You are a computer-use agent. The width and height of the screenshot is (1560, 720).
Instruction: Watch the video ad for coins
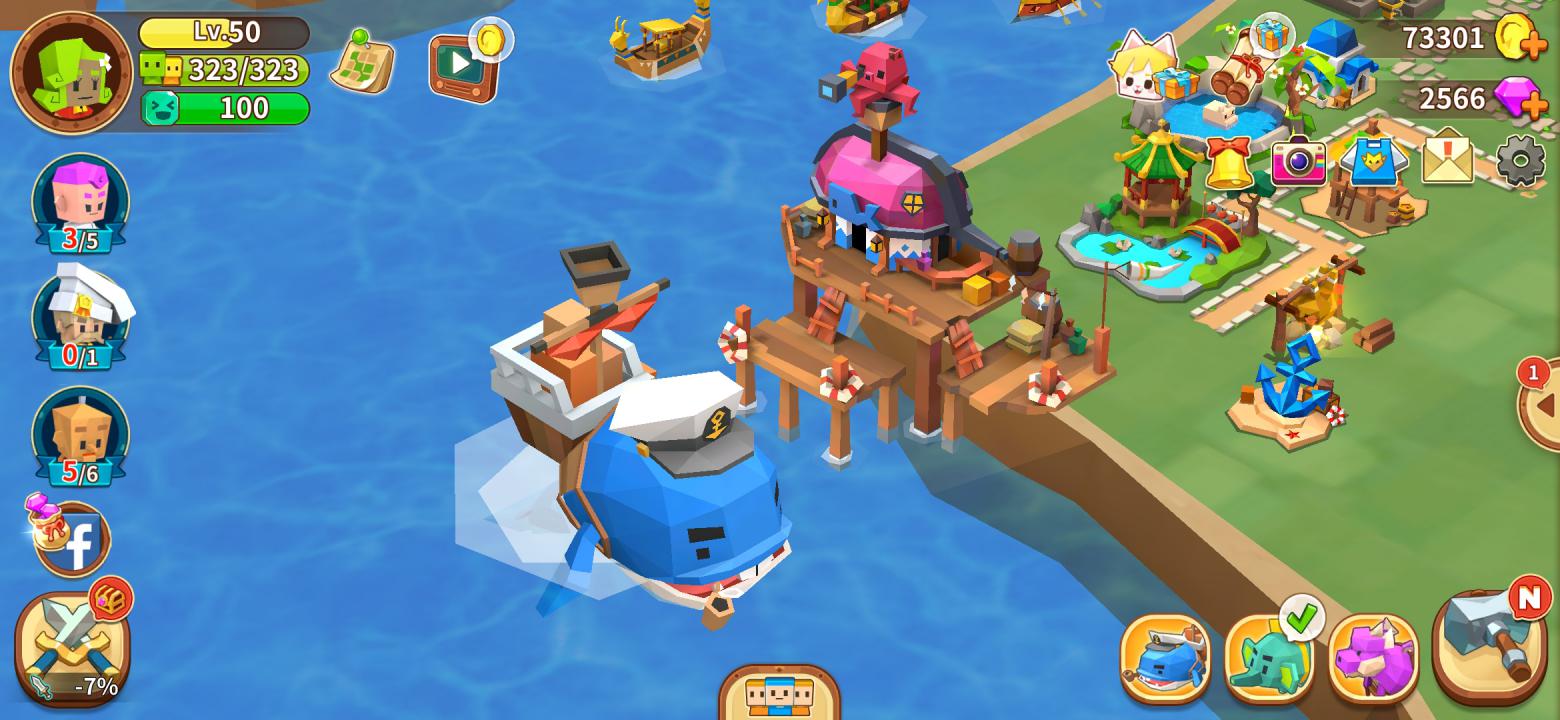463,66
